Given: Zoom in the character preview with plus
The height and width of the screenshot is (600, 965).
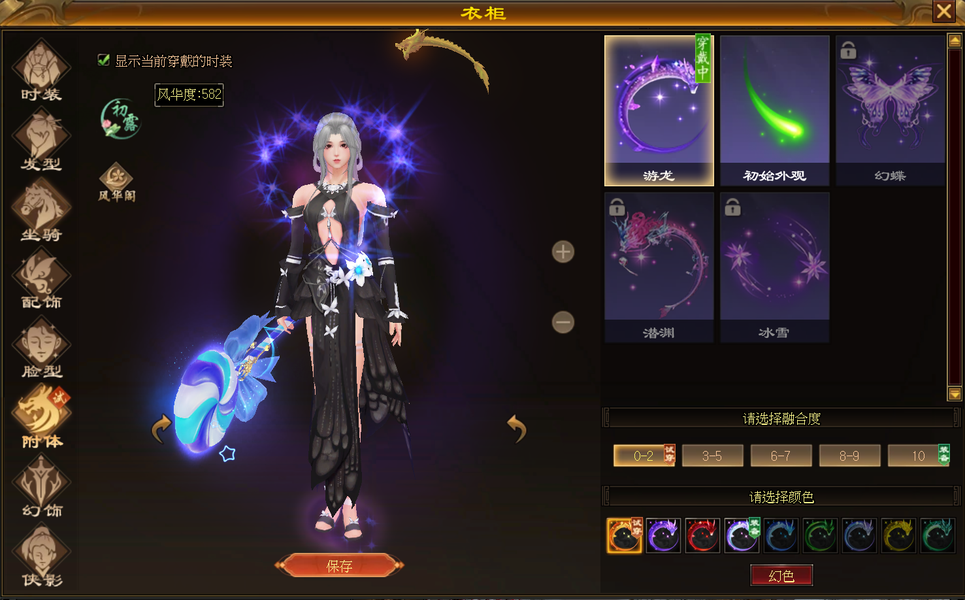Looking at the screenshot, I should pos(563,251).
